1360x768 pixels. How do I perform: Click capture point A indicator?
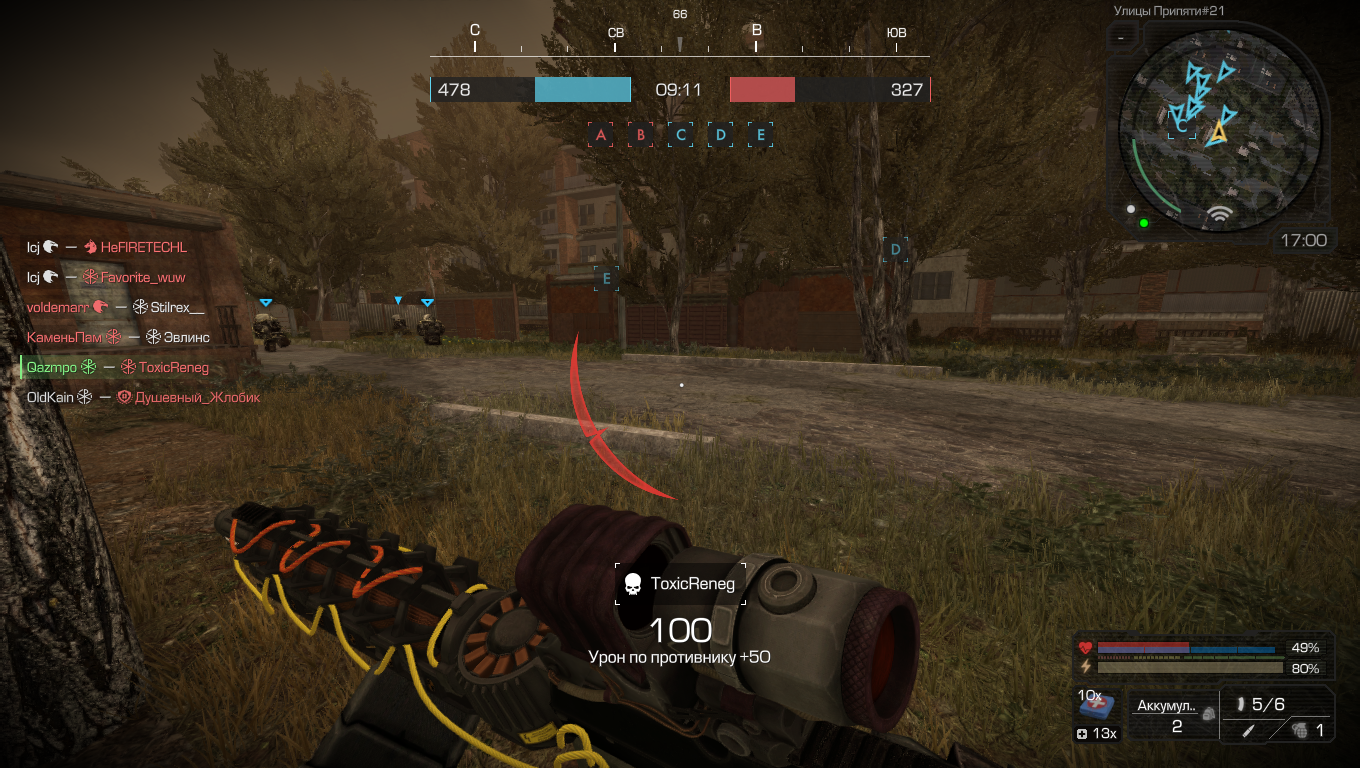click(601, 135)
